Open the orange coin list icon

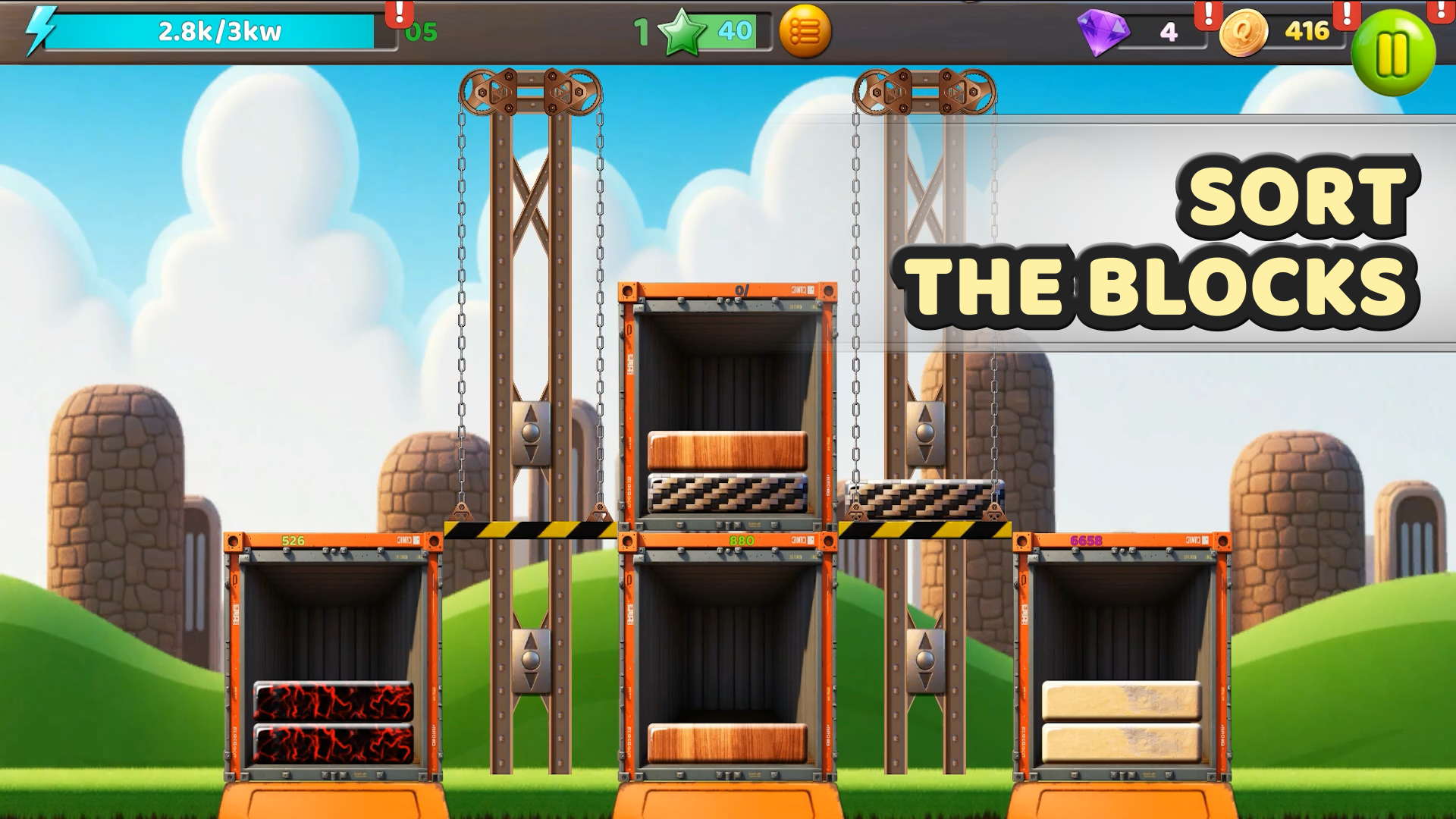(x=806, y=32)
